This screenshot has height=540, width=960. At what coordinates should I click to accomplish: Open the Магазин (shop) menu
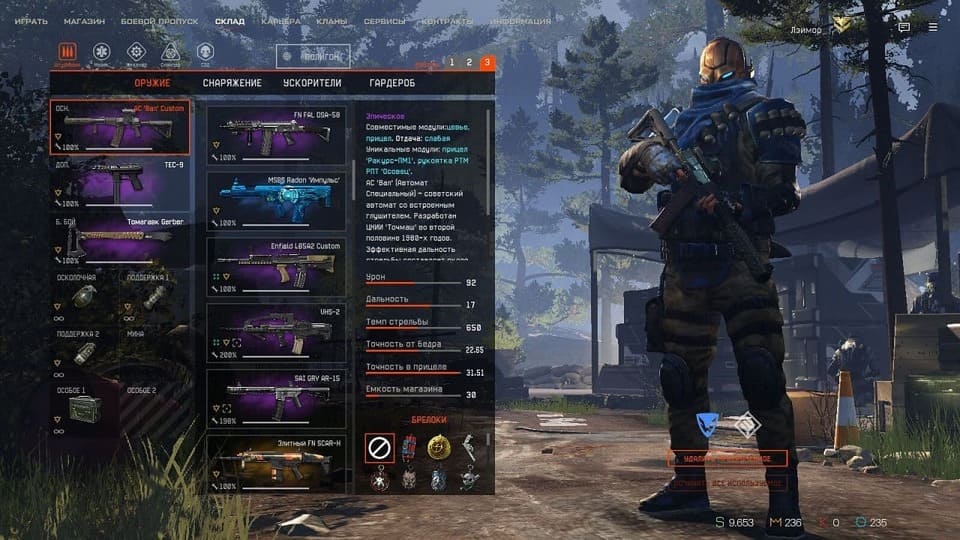[x=84, y=21]
